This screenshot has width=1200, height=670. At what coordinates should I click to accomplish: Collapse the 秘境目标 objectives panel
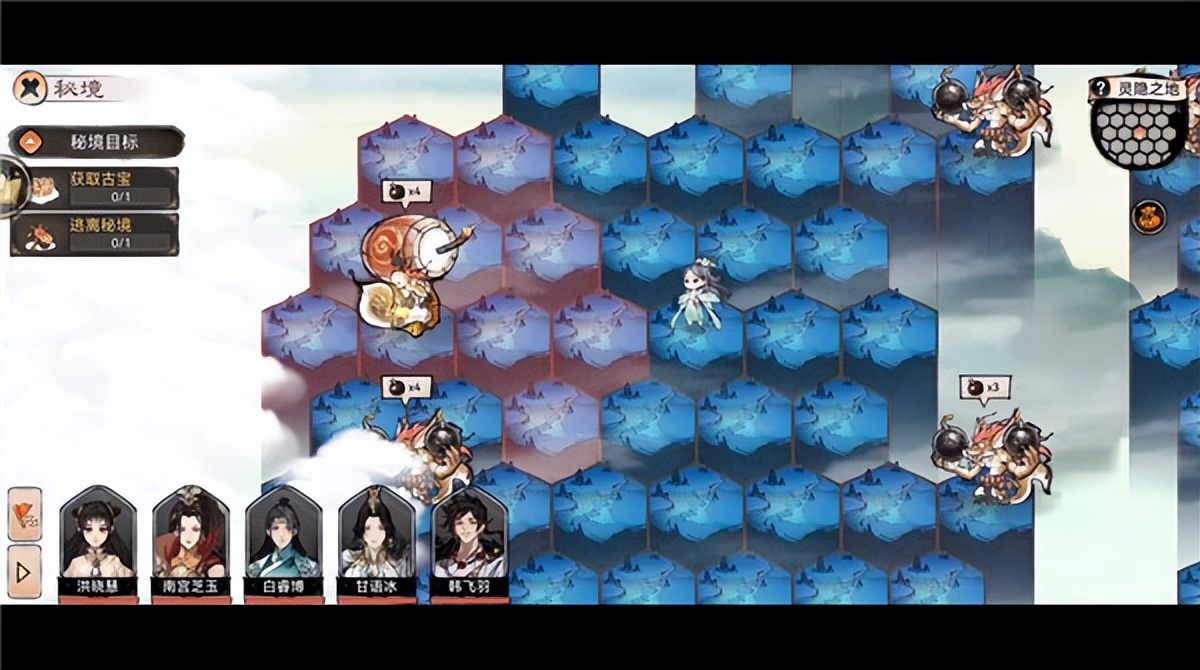30,142
